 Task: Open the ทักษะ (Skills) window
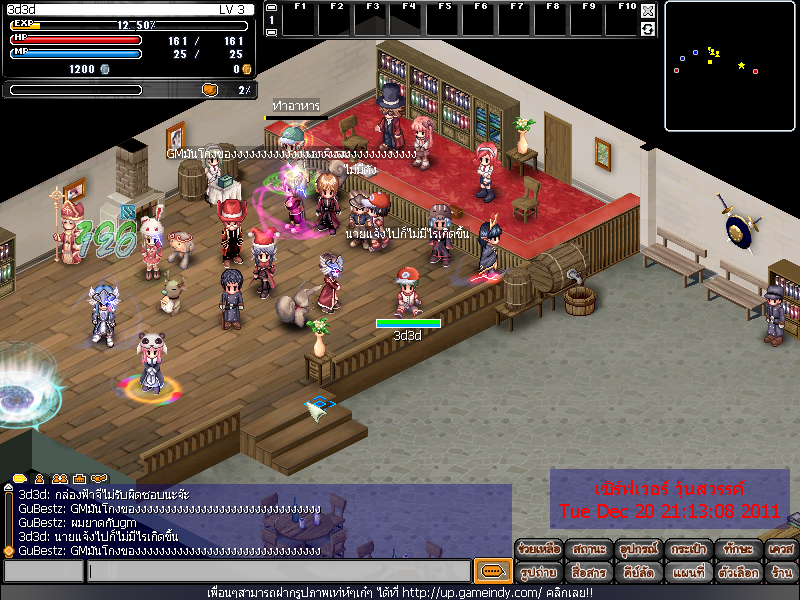(737, 550)
